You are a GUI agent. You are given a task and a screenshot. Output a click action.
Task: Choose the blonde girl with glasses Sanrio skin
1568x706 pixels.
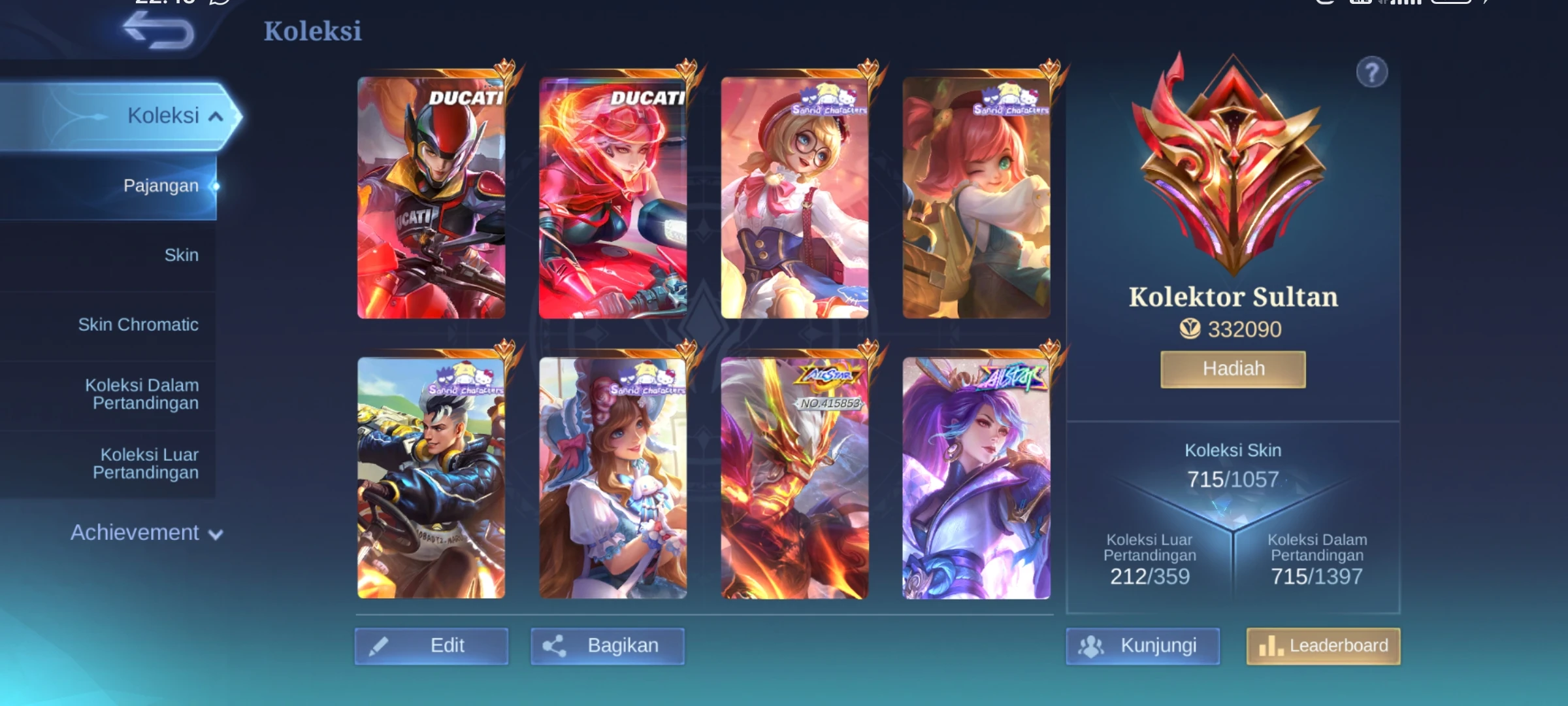point(794,197)
